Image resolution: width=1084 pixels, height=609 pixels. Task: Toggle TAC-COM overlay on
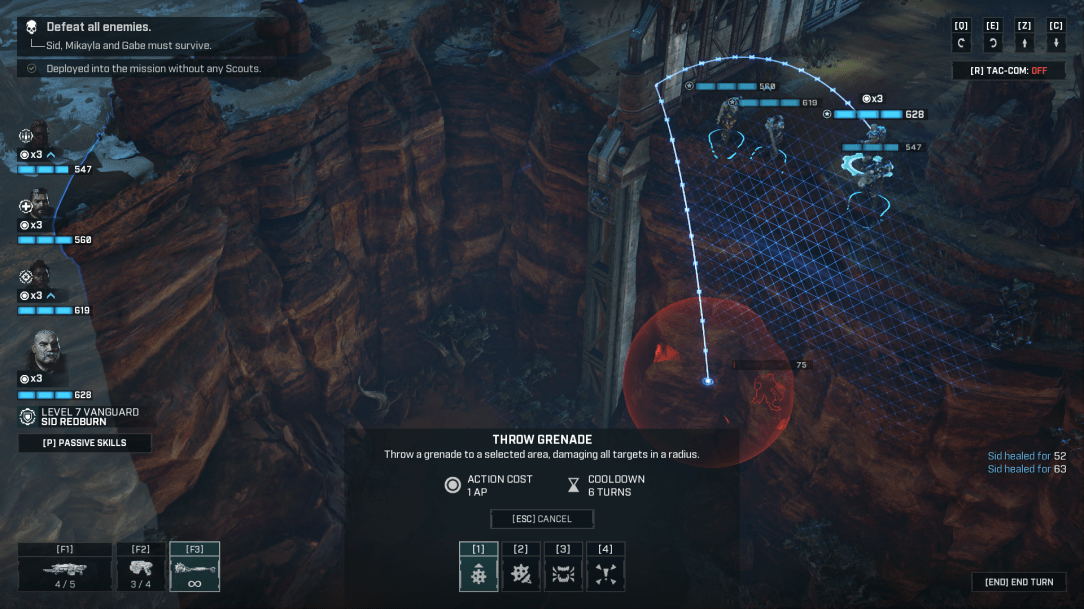(1008, 71)
